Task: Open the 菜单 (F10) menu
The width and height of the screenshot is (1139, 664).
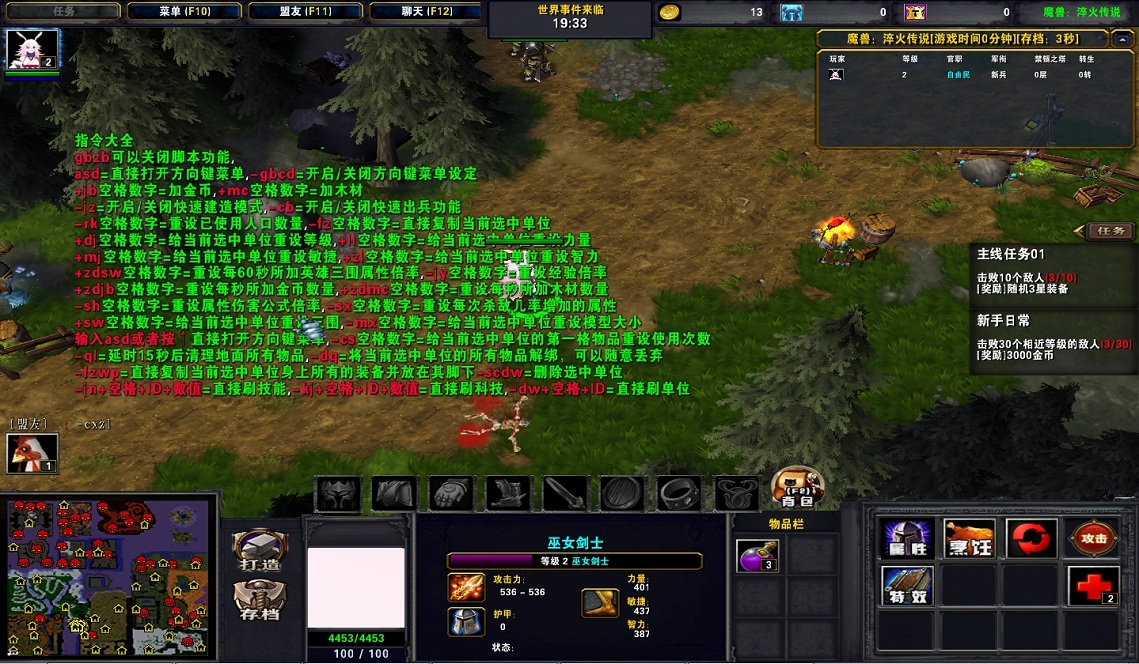Action: 184,12
